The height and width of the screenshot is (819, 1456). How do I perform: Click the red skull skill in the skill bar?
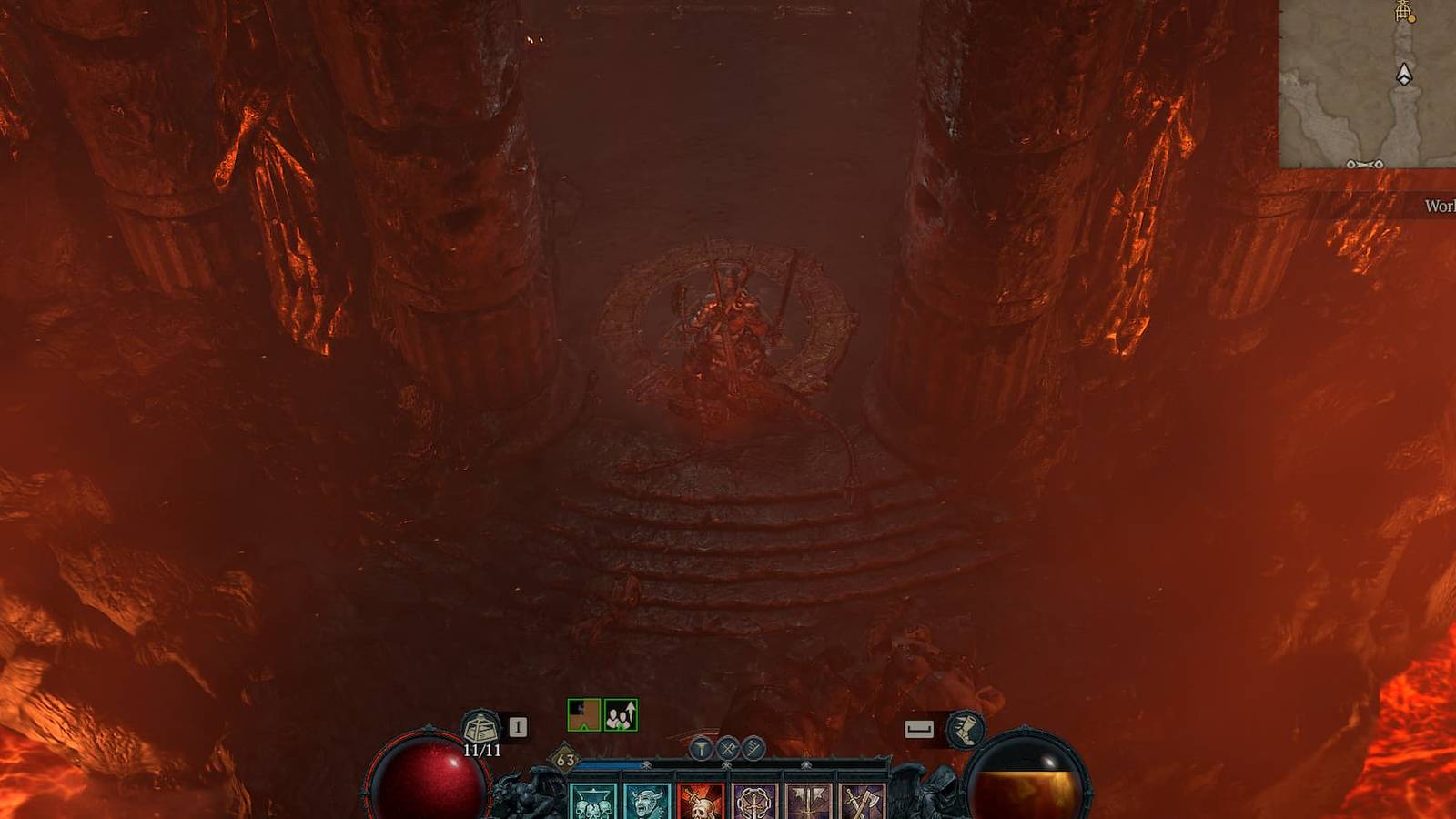click(x=701, y=801)
